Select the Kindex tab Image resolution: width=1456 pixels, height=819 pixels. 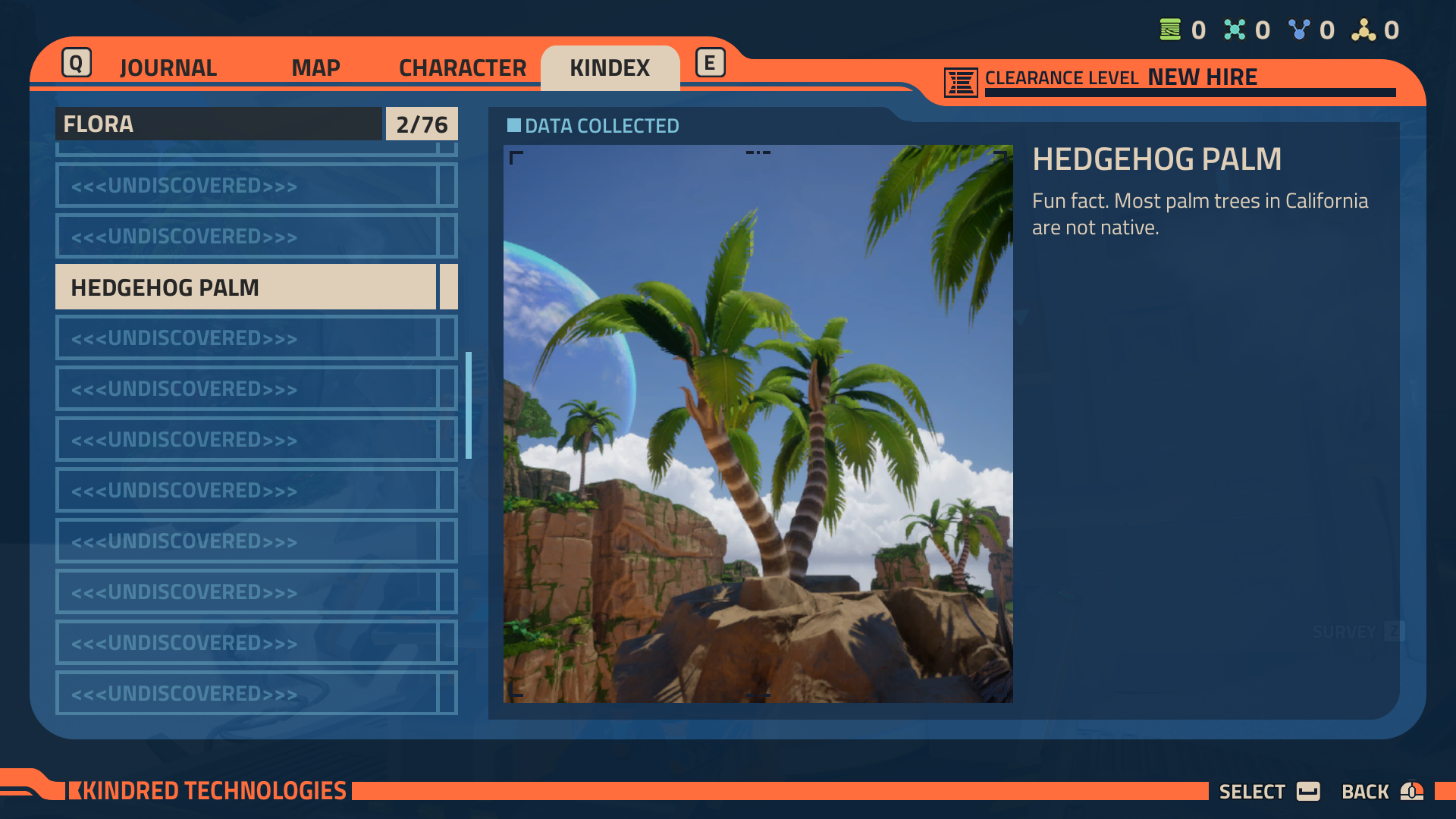[610, 68]
